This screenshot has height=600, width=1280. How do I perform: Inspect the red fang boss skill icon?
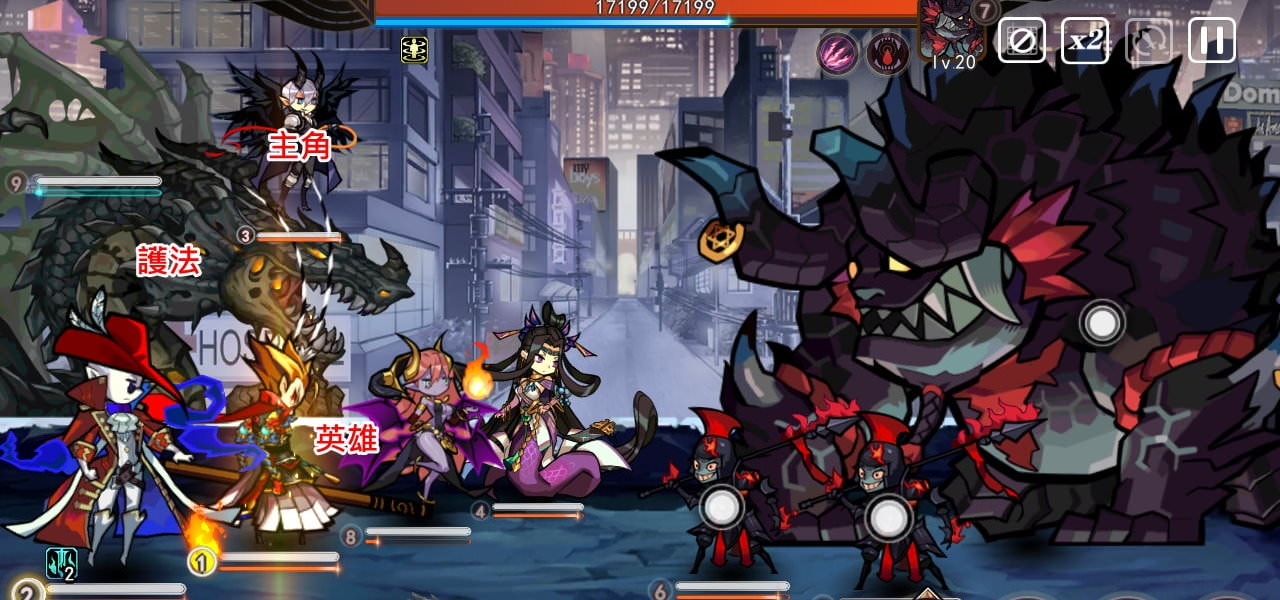point(886,52)
